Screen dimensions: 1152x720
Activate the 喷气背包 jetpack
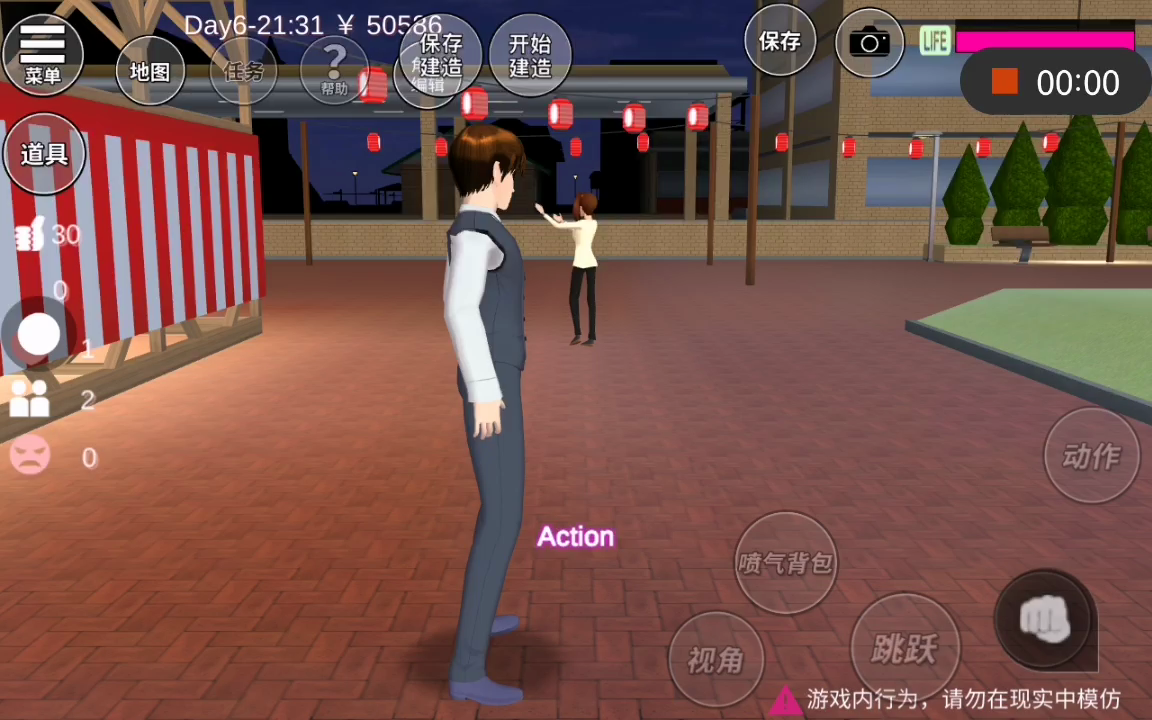(x=785, y=562)
